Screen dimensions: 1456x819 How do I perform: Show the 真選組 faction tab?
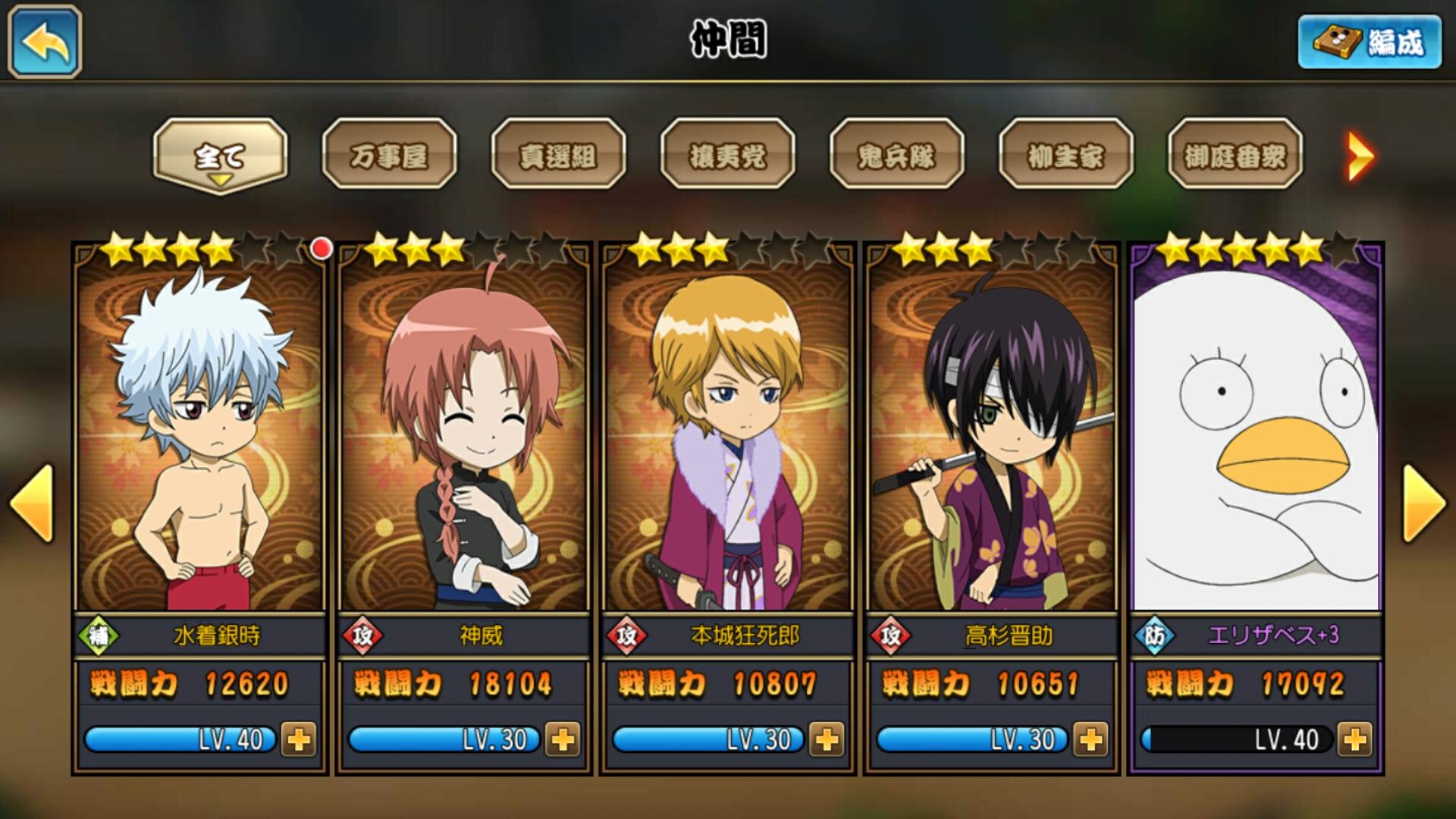558,155
